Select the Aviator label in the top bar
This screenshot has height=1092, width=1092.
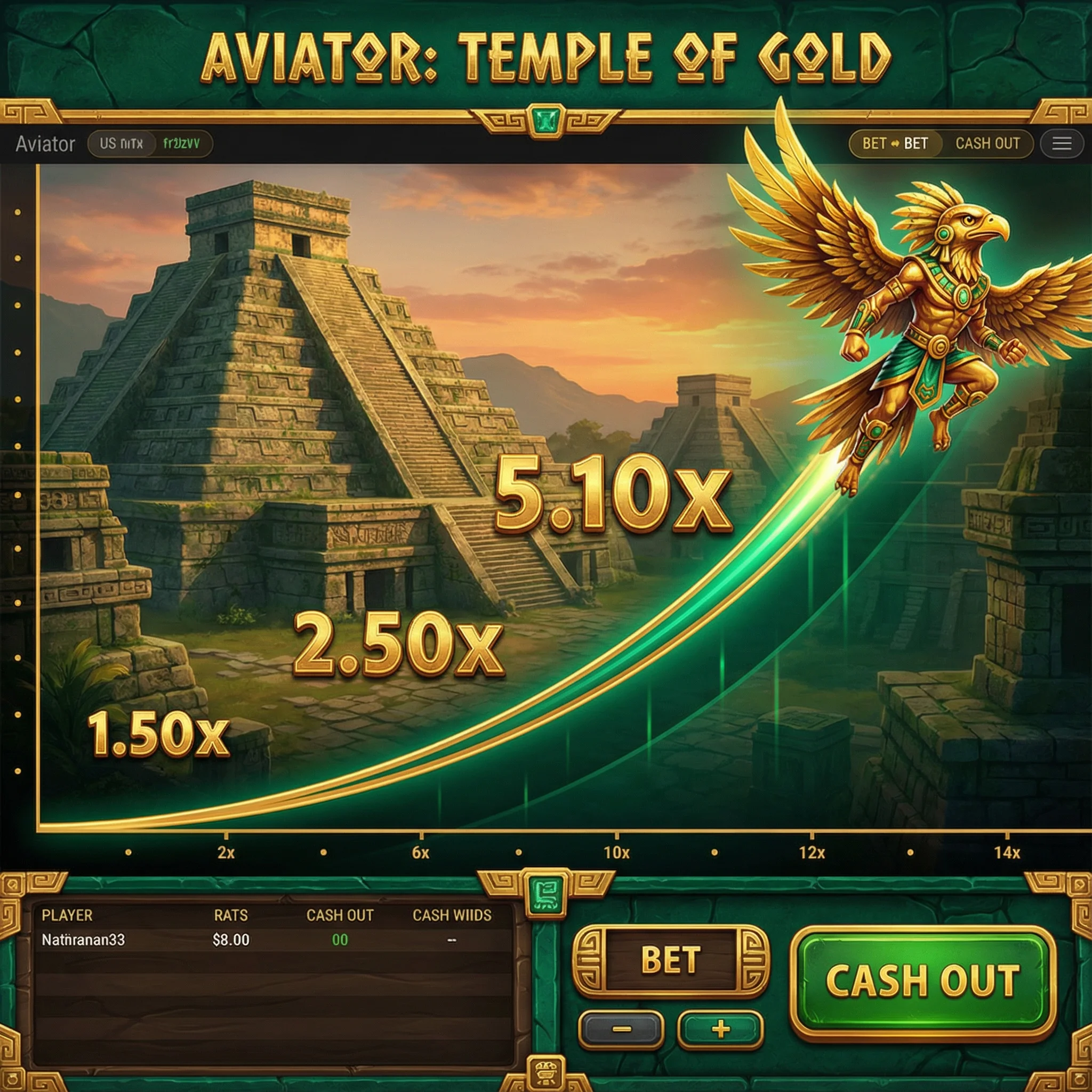(45, 143)
